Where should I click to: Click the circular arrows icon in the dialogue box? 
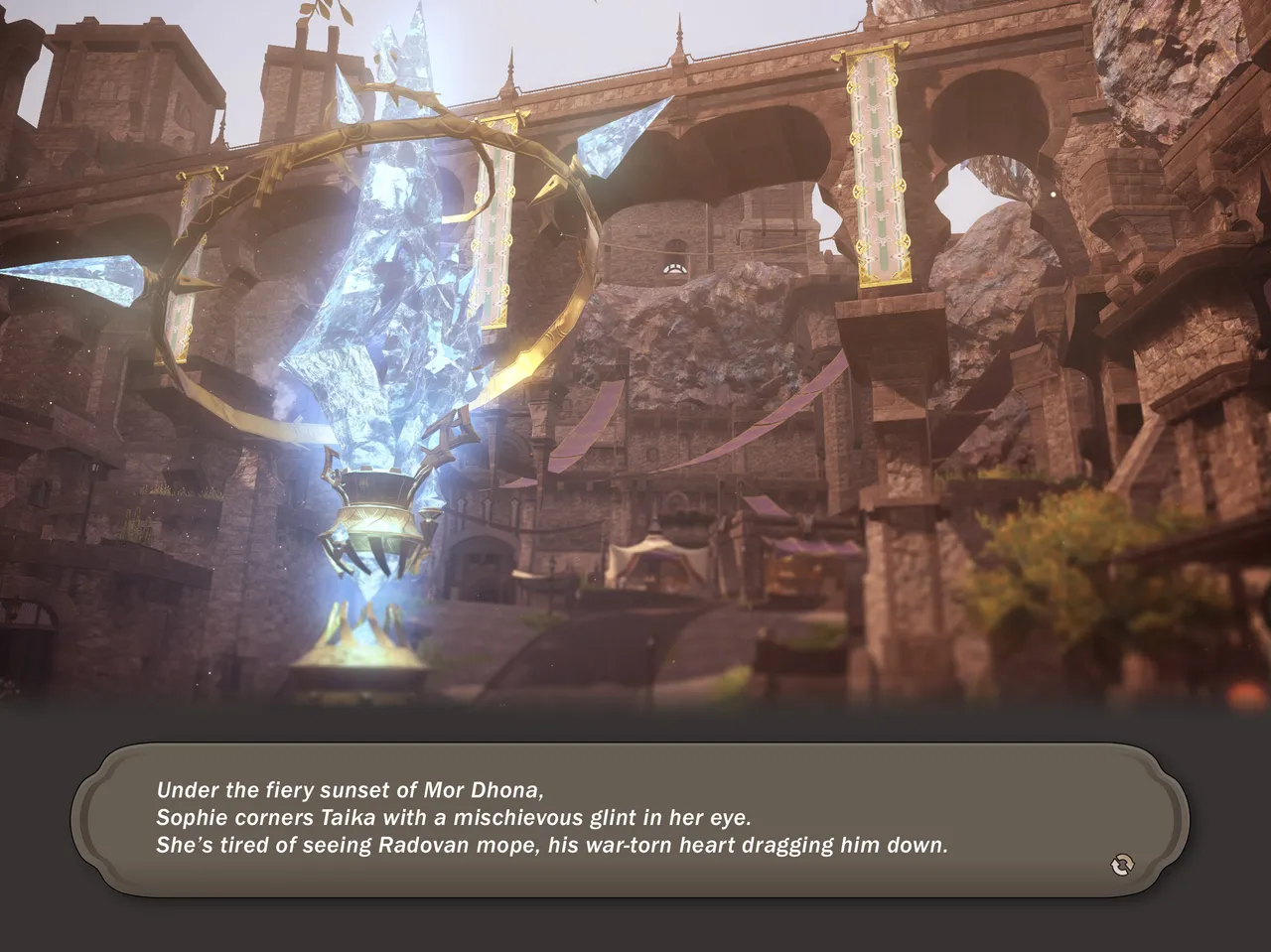tap(1122, 865)
